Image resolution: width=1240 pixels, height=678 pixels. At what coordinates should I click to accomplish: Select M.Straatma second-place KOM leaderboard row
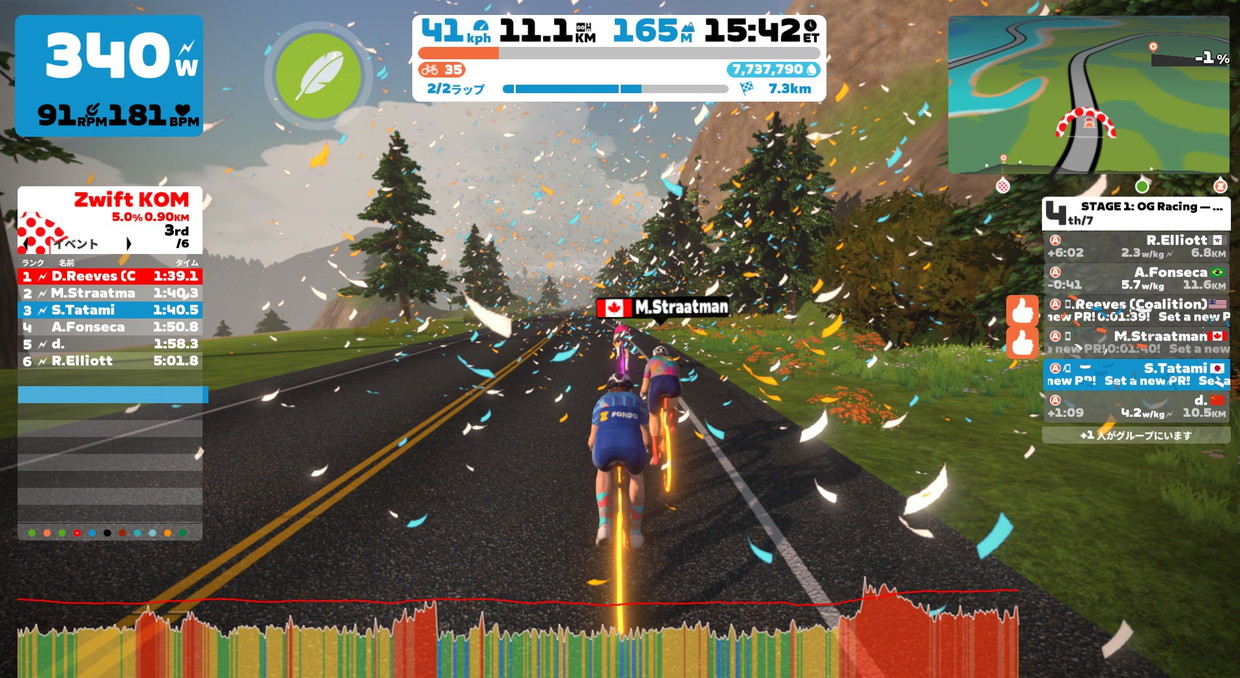click(x=110, y=293)
